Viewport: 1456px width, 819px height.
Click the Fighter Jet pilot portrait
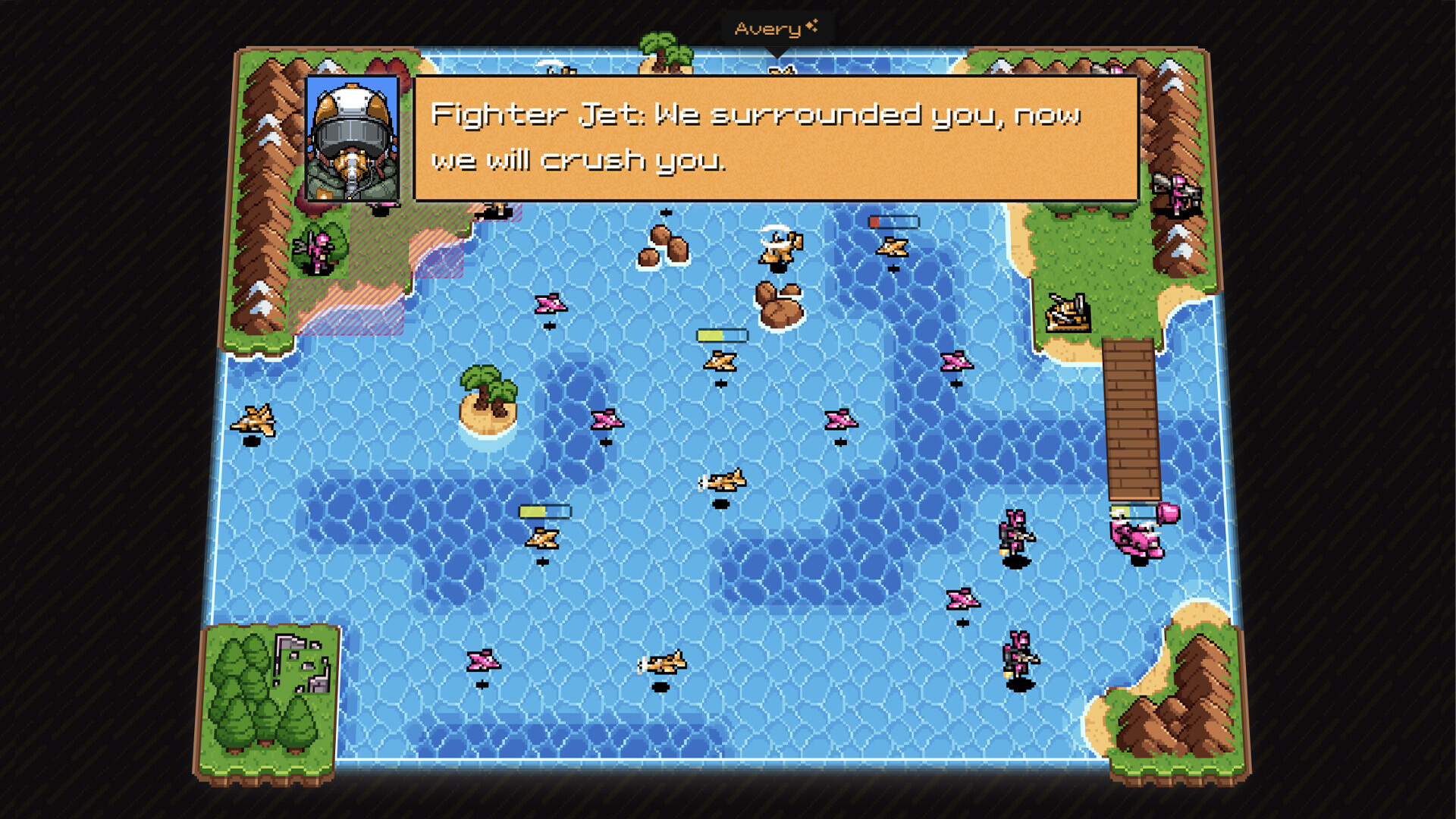(354, 140)
